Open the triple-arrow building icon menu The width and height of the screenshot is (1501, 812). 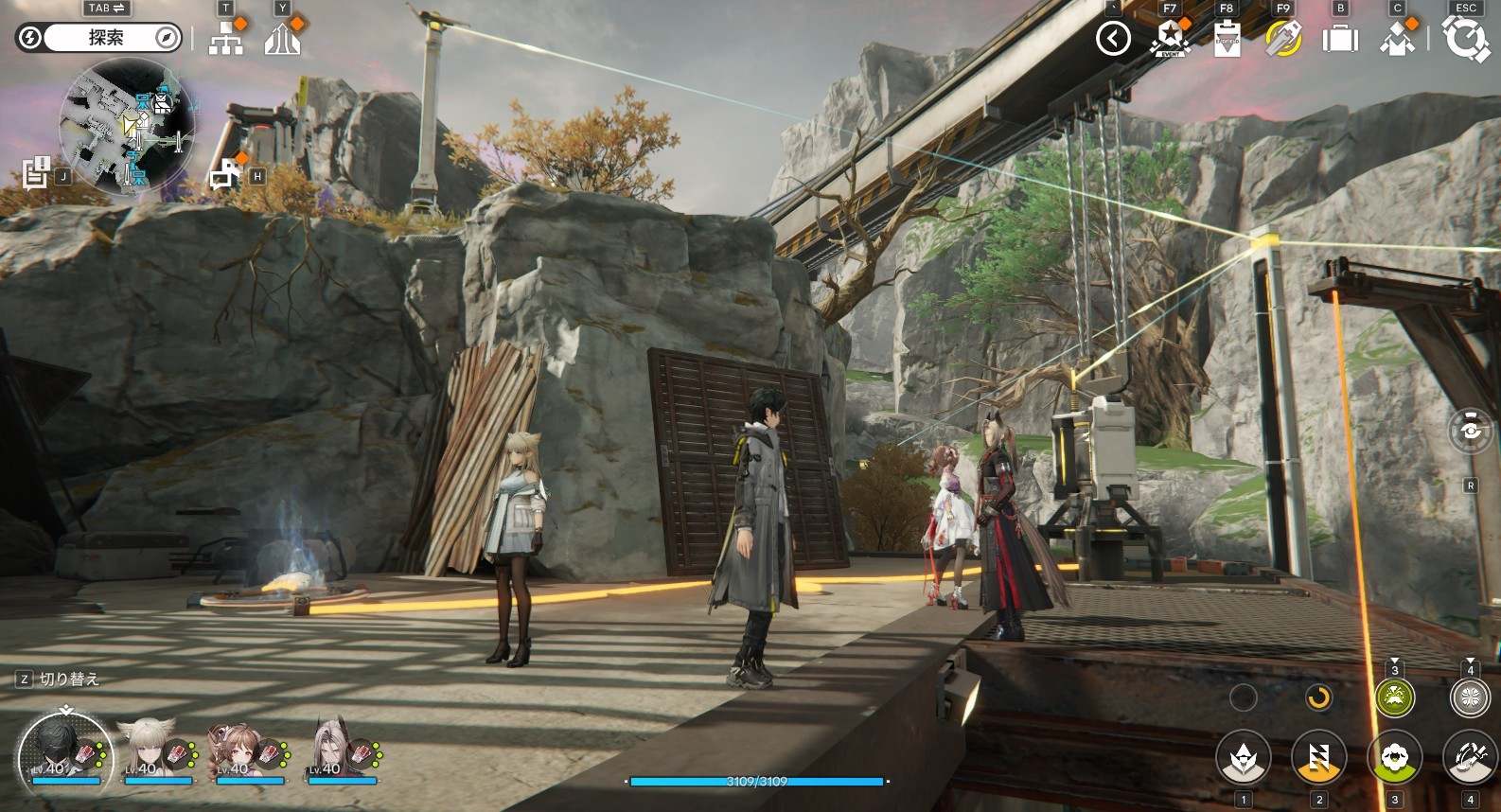pyautogui.click(x=282, y=40)
